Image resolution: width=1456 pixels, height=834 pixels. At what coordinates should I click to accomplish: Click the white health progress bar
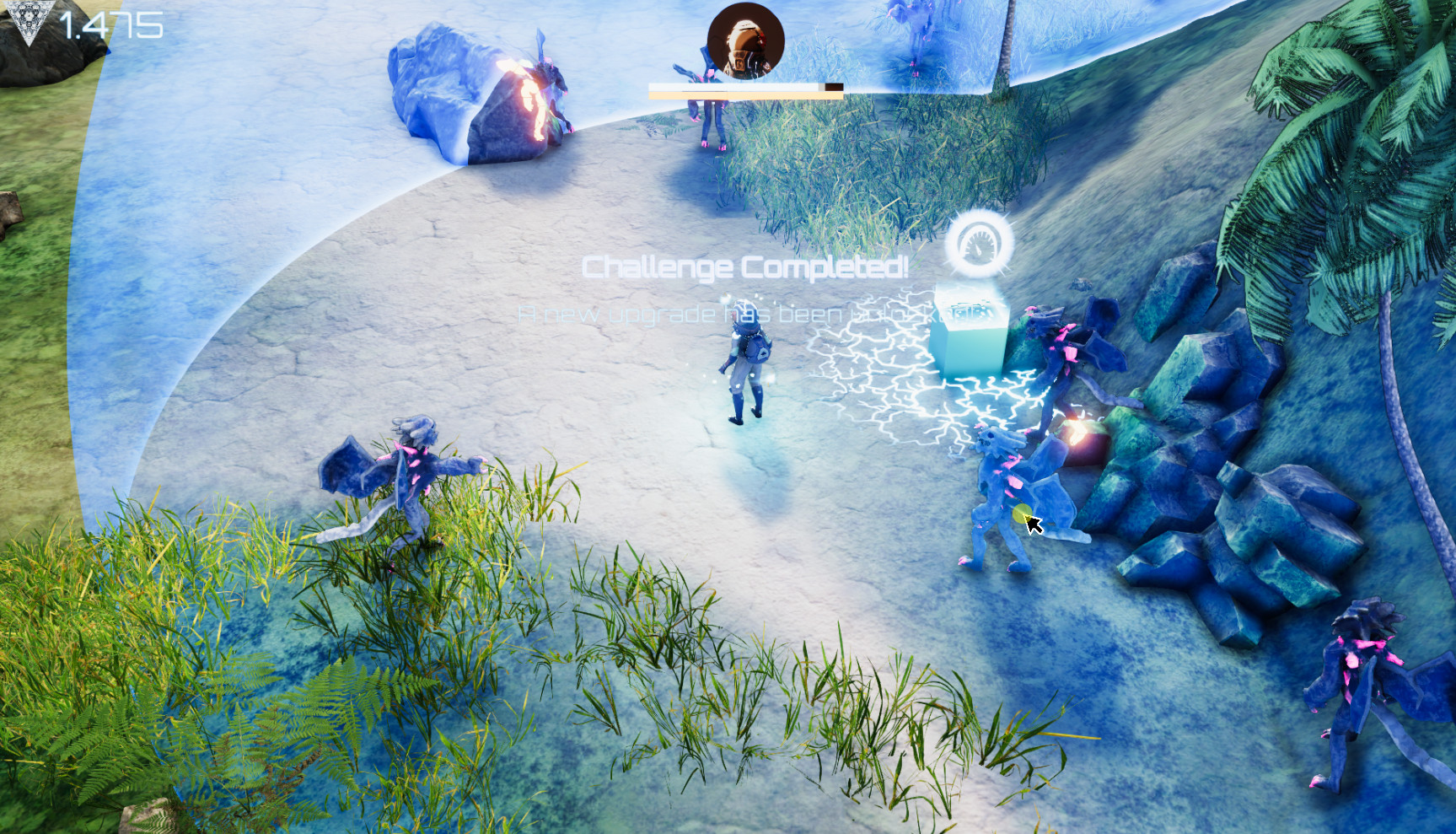click(733, 87)
